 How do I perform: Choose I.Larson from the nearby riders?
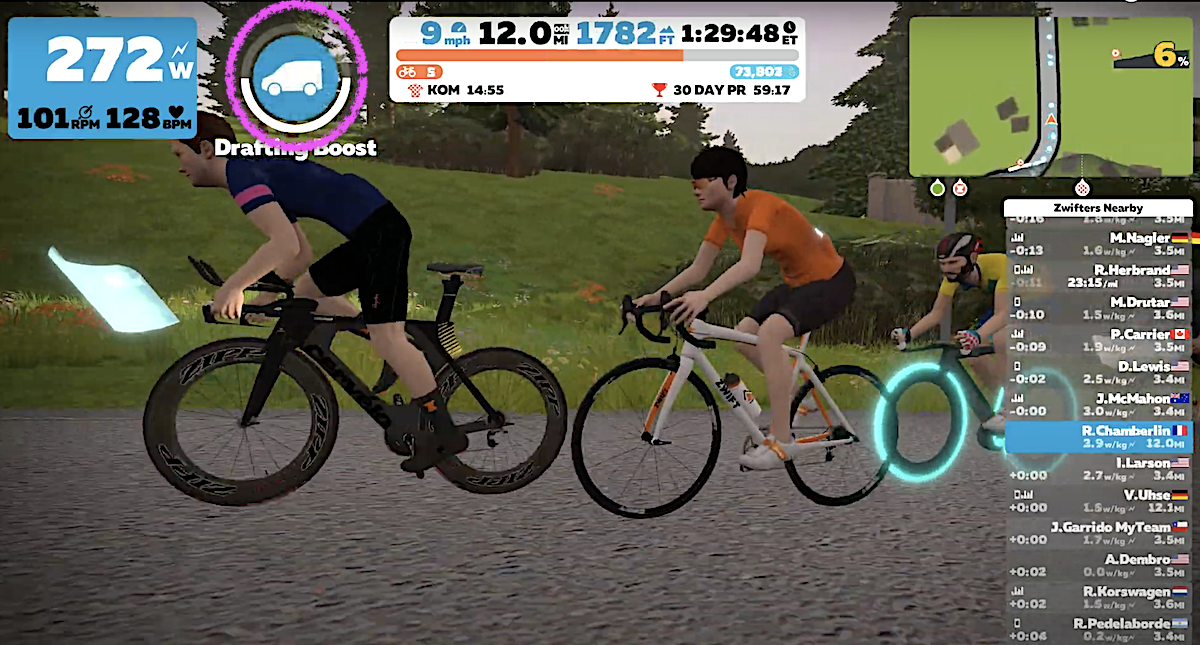tap(1099, 469)
